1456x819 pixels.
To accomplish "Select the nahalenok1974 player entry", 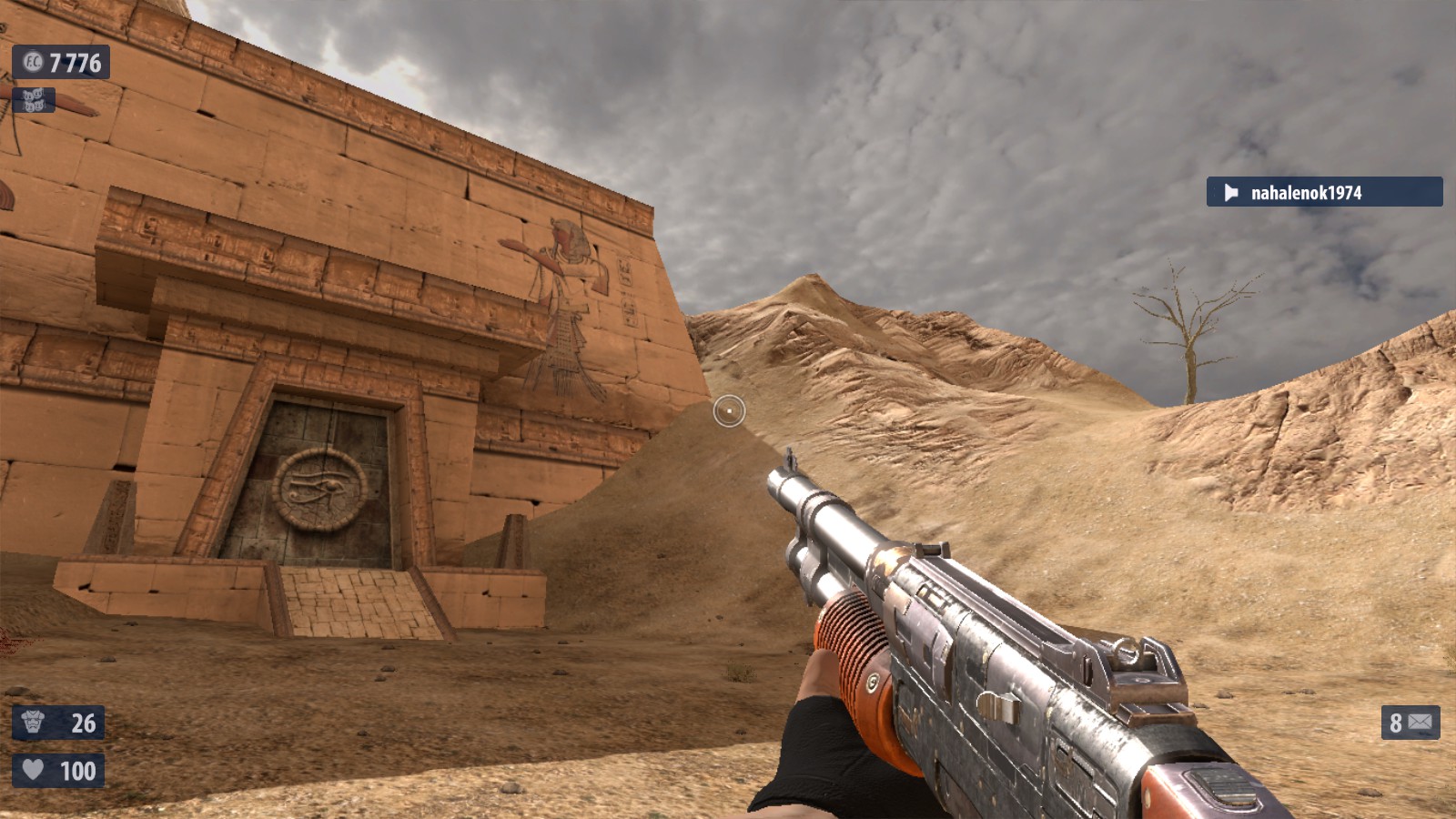I will pos(1323,192).
